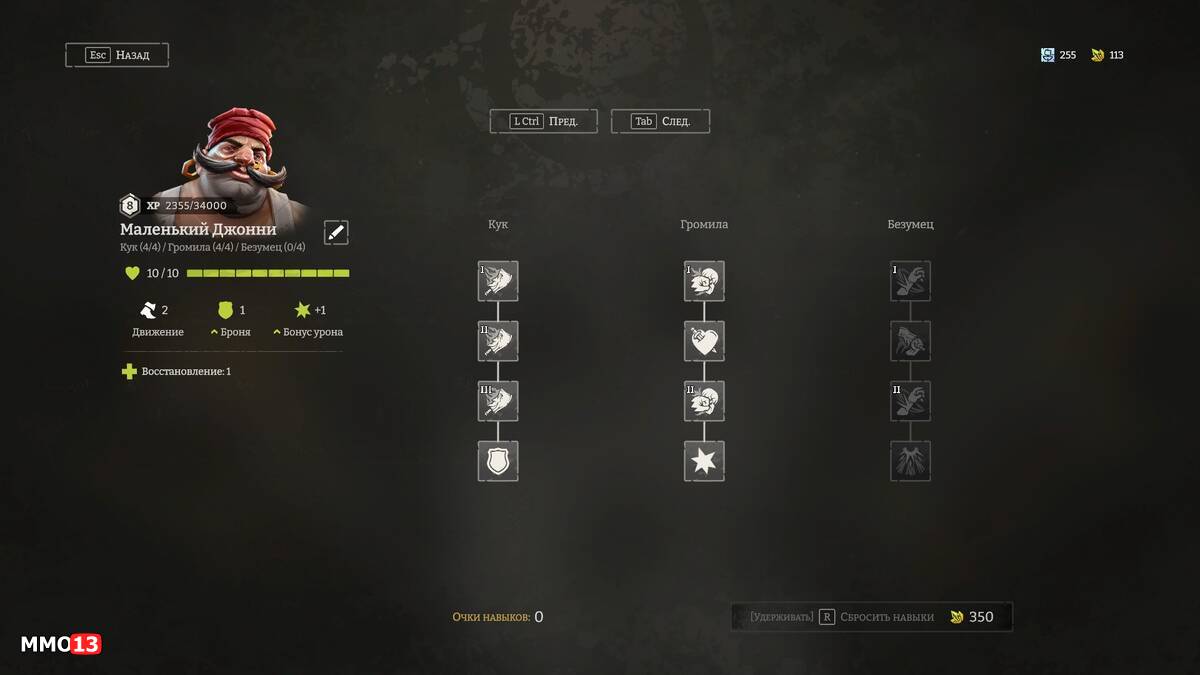The width and height of the screenshot is (1200, 675).
Task: Show previous character with Пред. button
Action: tap(543, 121)
